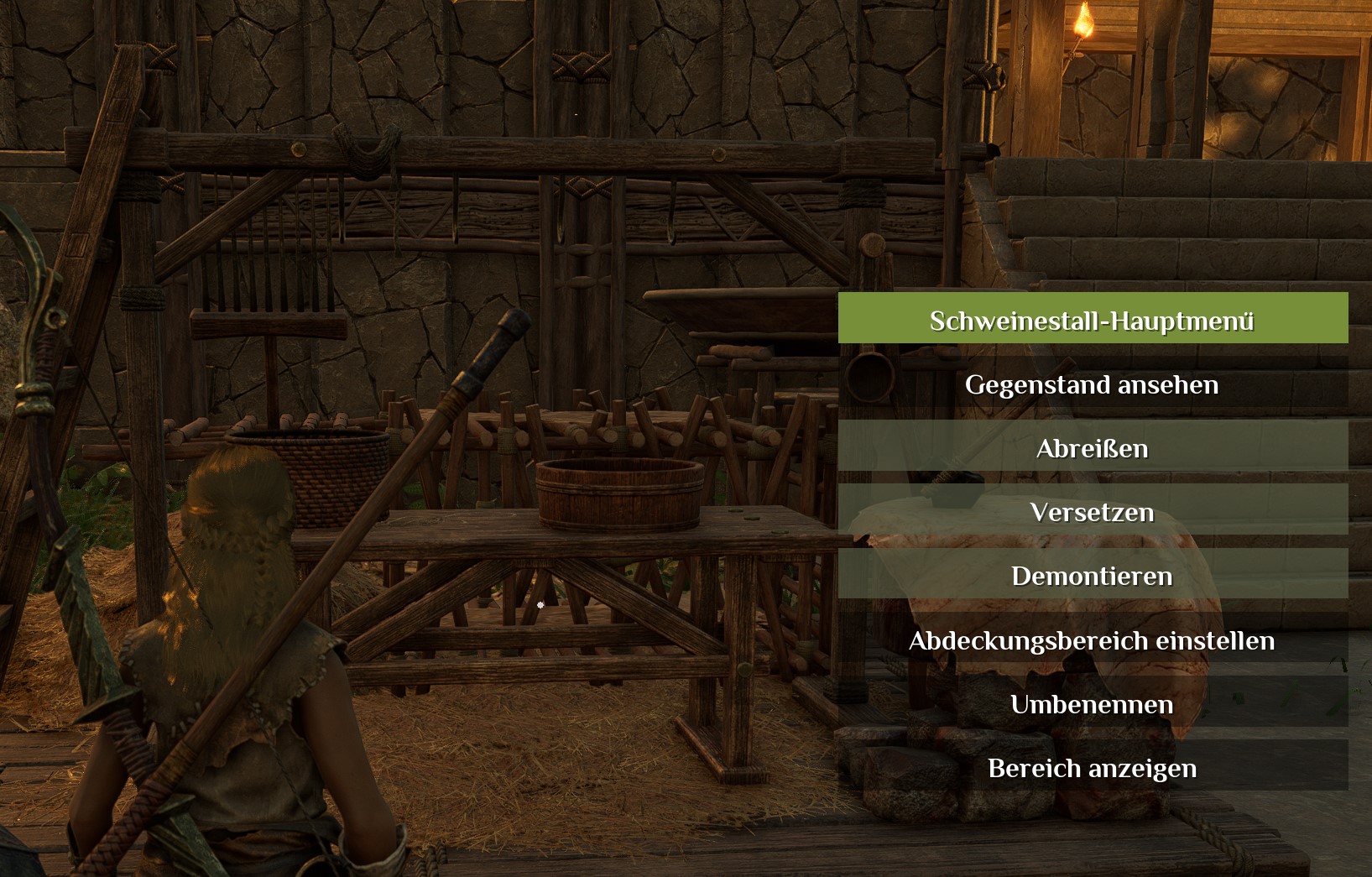Select the Abreißen option
Screen dimensions: 1372x877
point(1092,447)
